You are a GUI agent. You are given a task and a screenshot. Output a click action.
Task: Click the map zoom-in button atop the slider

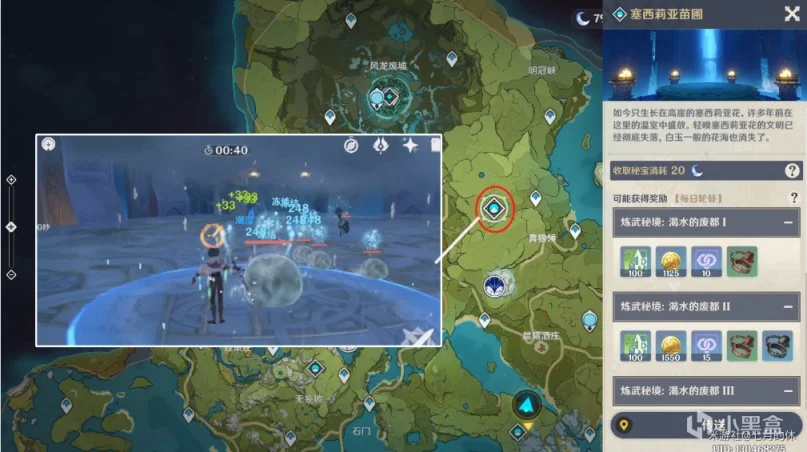coord(11,180)
